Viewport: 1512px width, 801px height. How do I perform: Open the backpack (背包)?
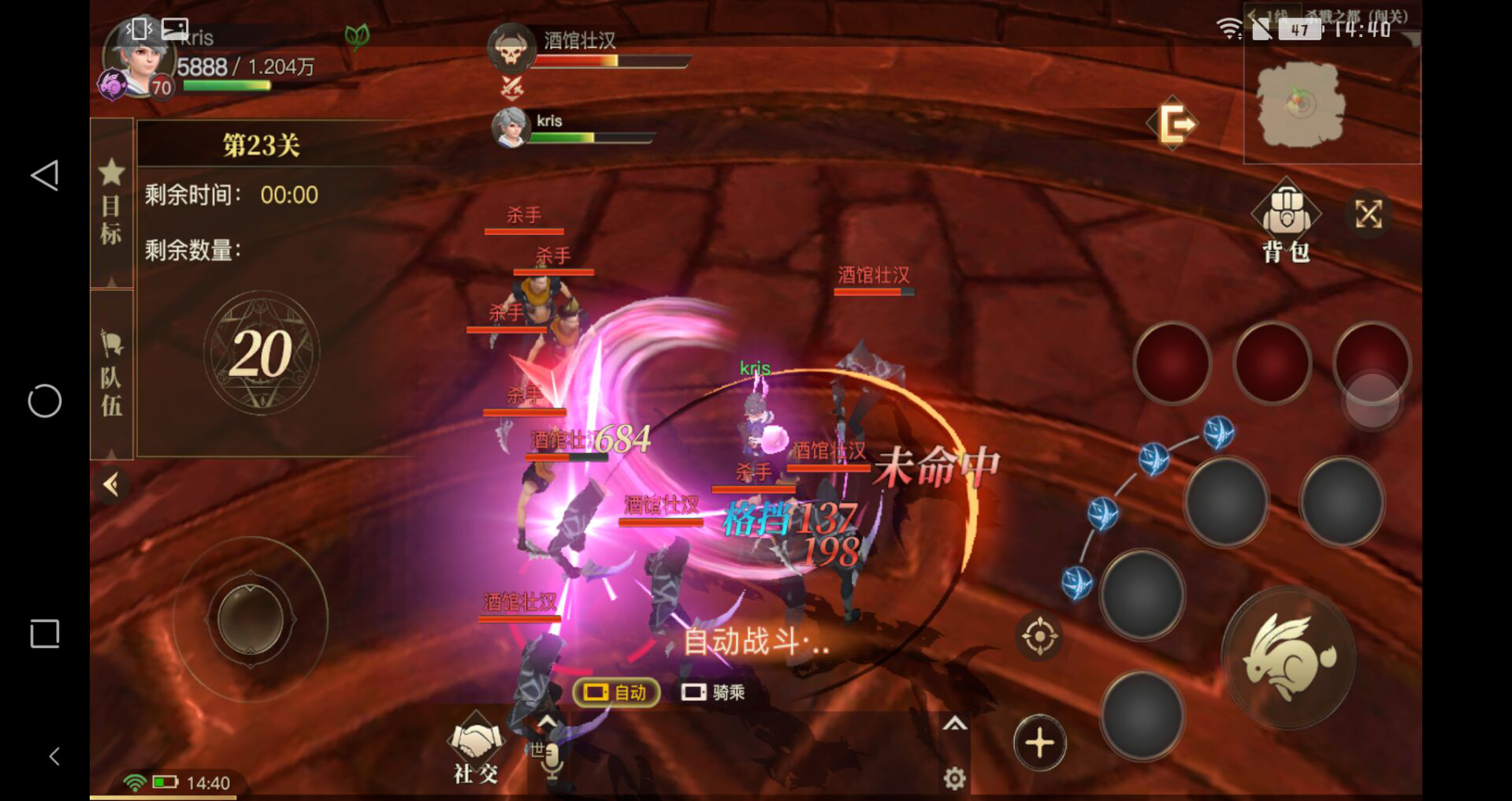point(1285,222)
